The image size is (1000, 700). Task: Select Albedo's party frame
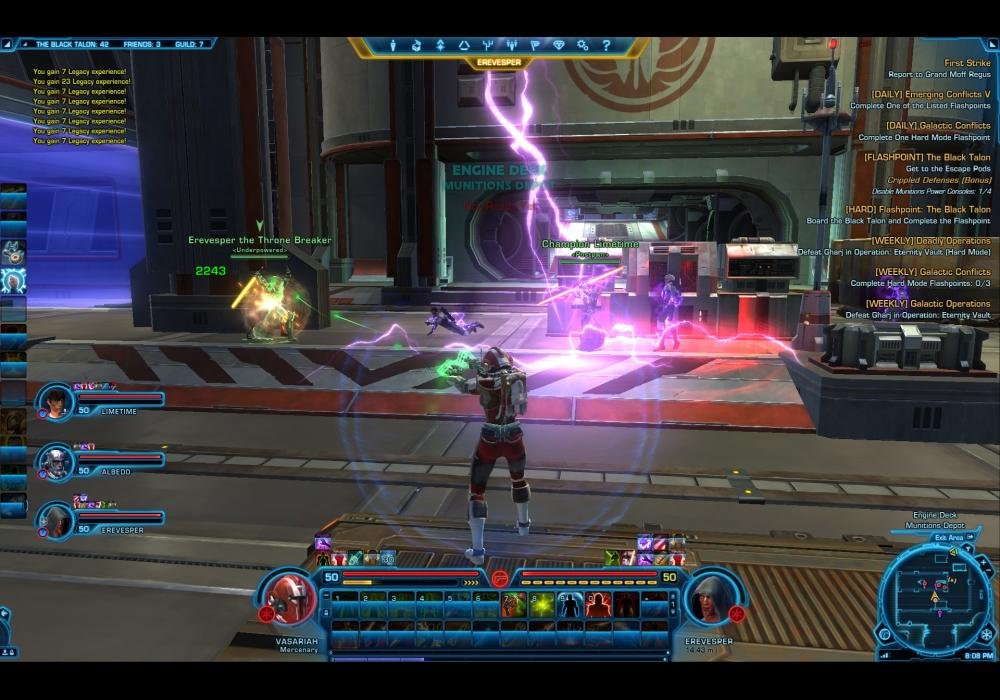[x=100, y=460]
